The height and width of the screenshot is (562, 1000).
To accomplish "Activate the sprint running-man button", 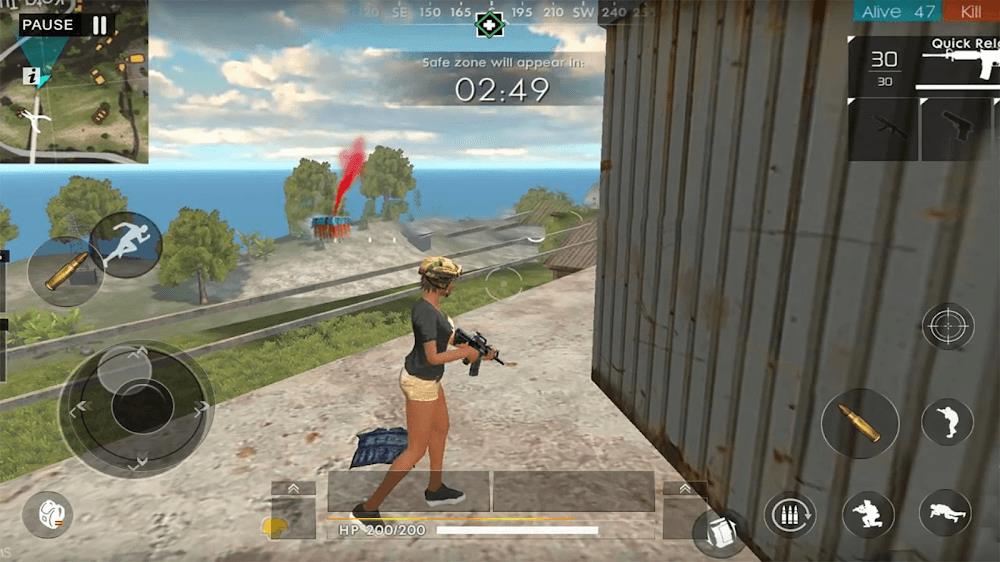I will [x=126, y=245].
